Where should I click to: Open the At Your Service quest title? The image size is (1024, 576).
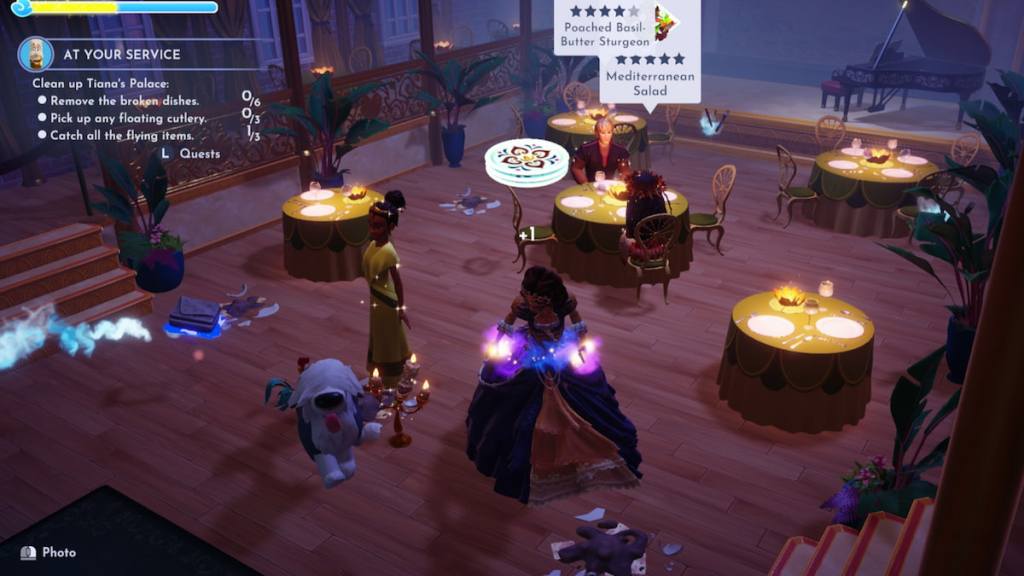[121, 54]
